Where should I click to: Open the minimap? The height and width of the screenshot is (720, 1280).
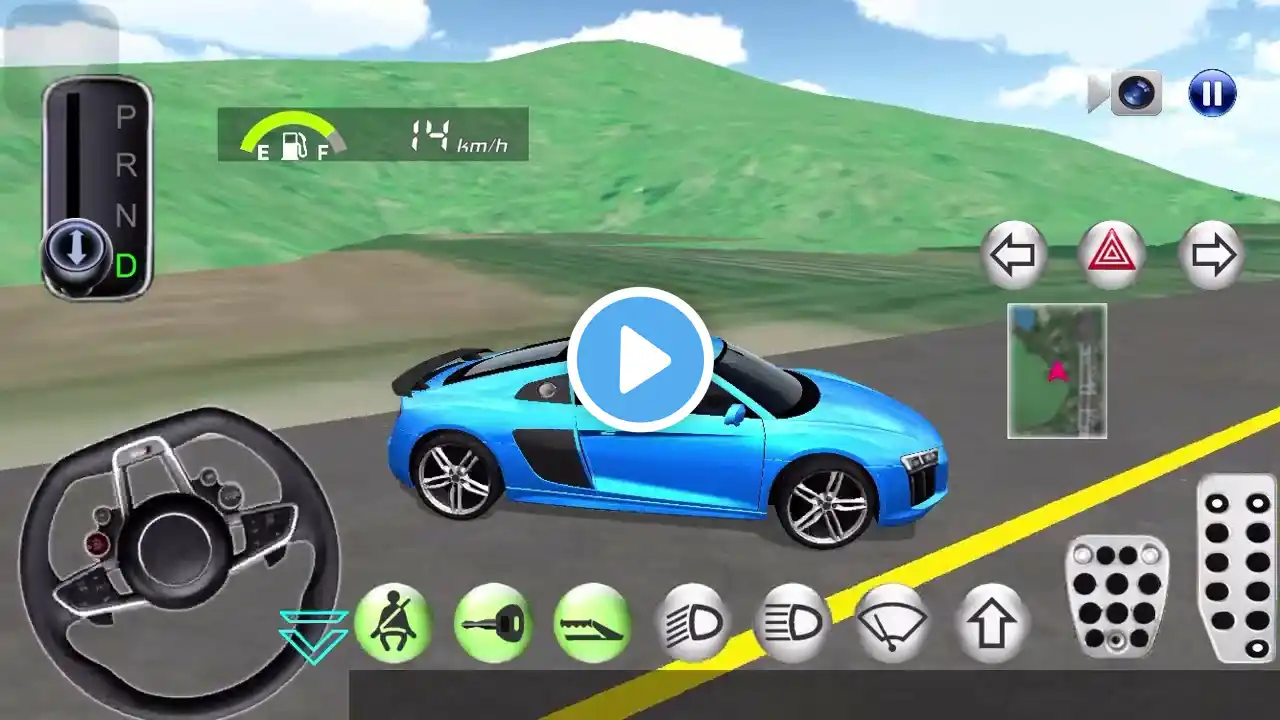[x=1057, y=371]
